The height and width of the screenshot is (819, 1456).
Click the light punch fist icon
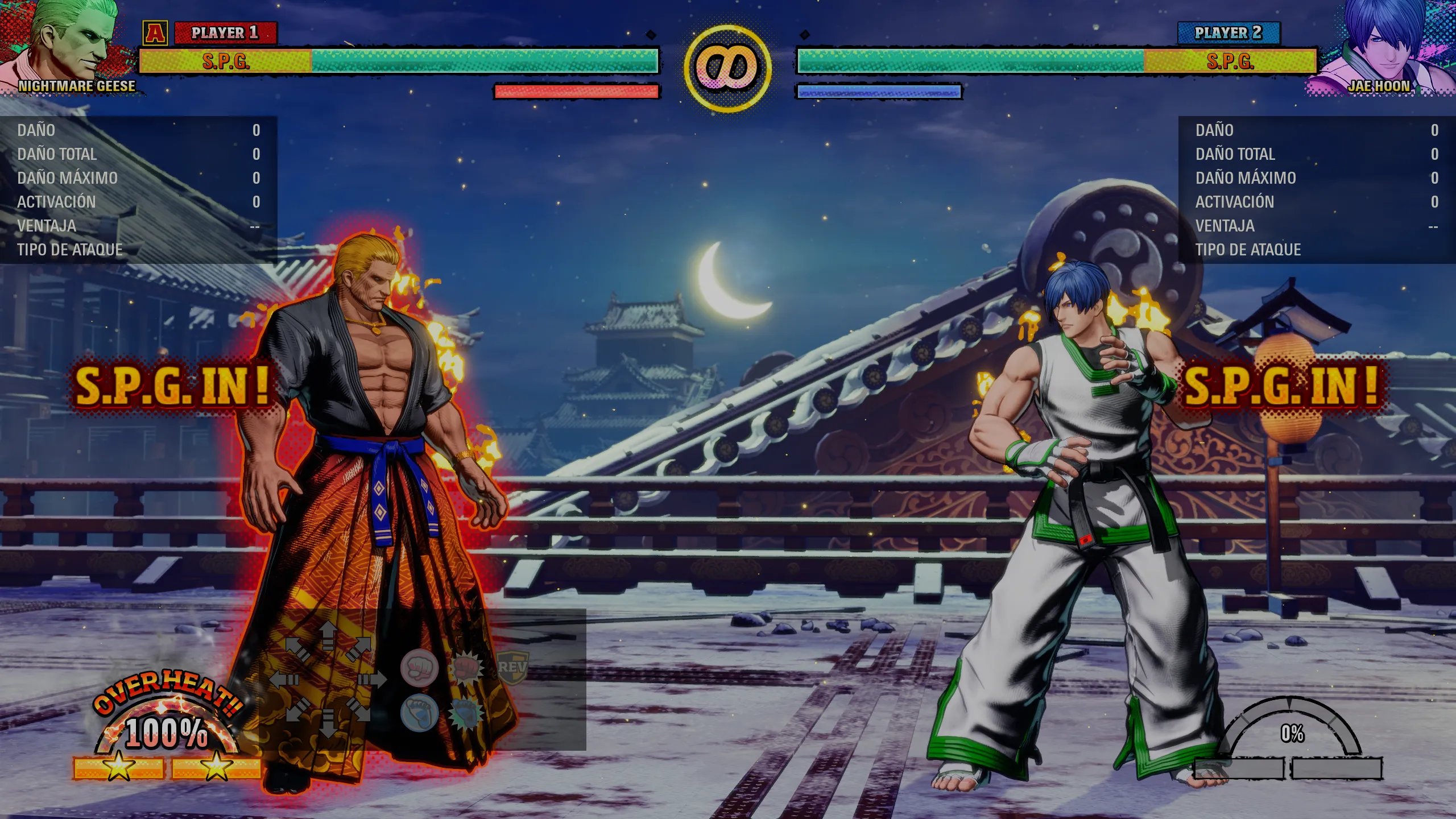click(x=419, y=668)
